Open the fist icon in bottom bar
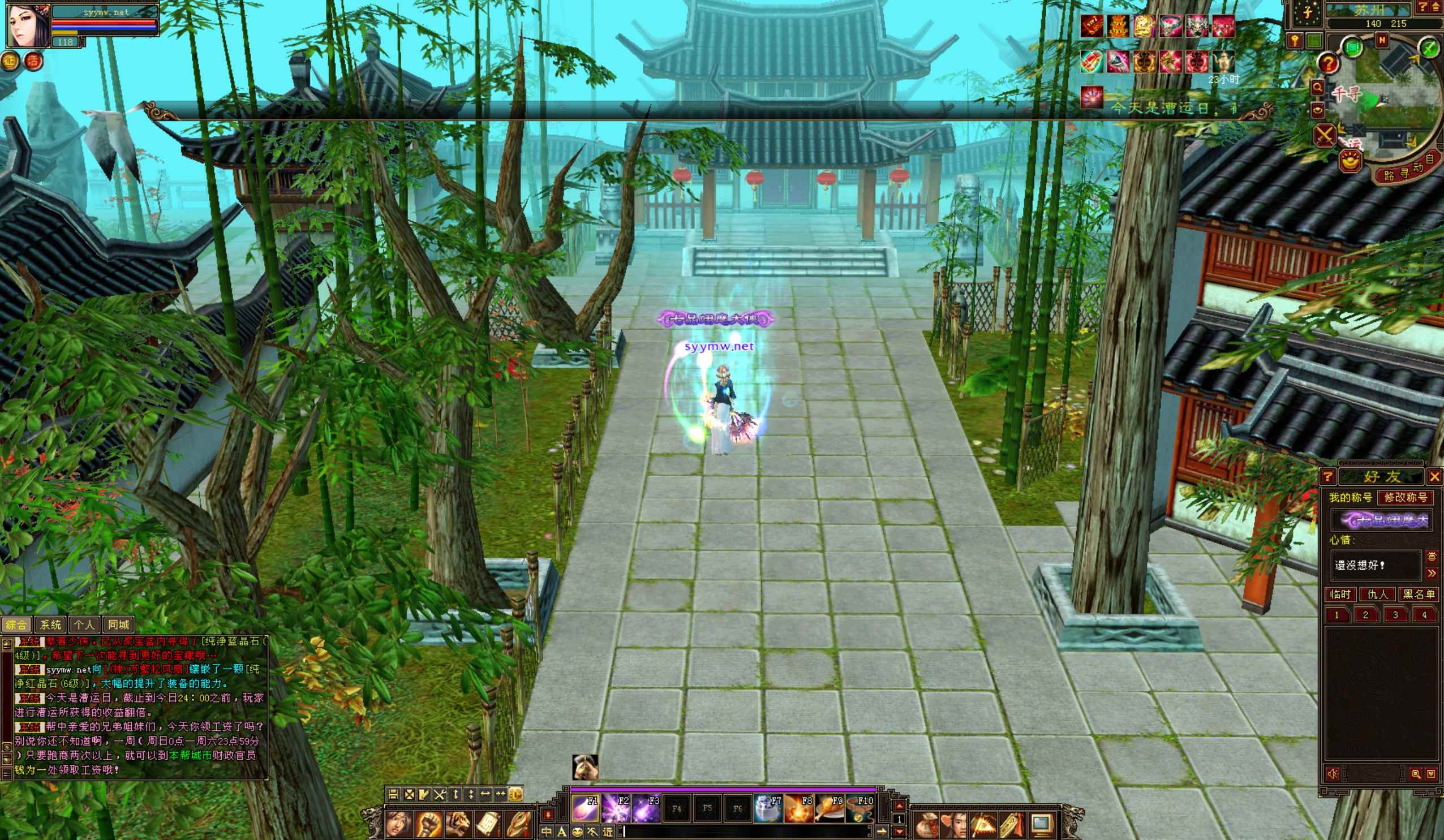The width and height of the screenshot is (1444, 840). pos(428,825)
